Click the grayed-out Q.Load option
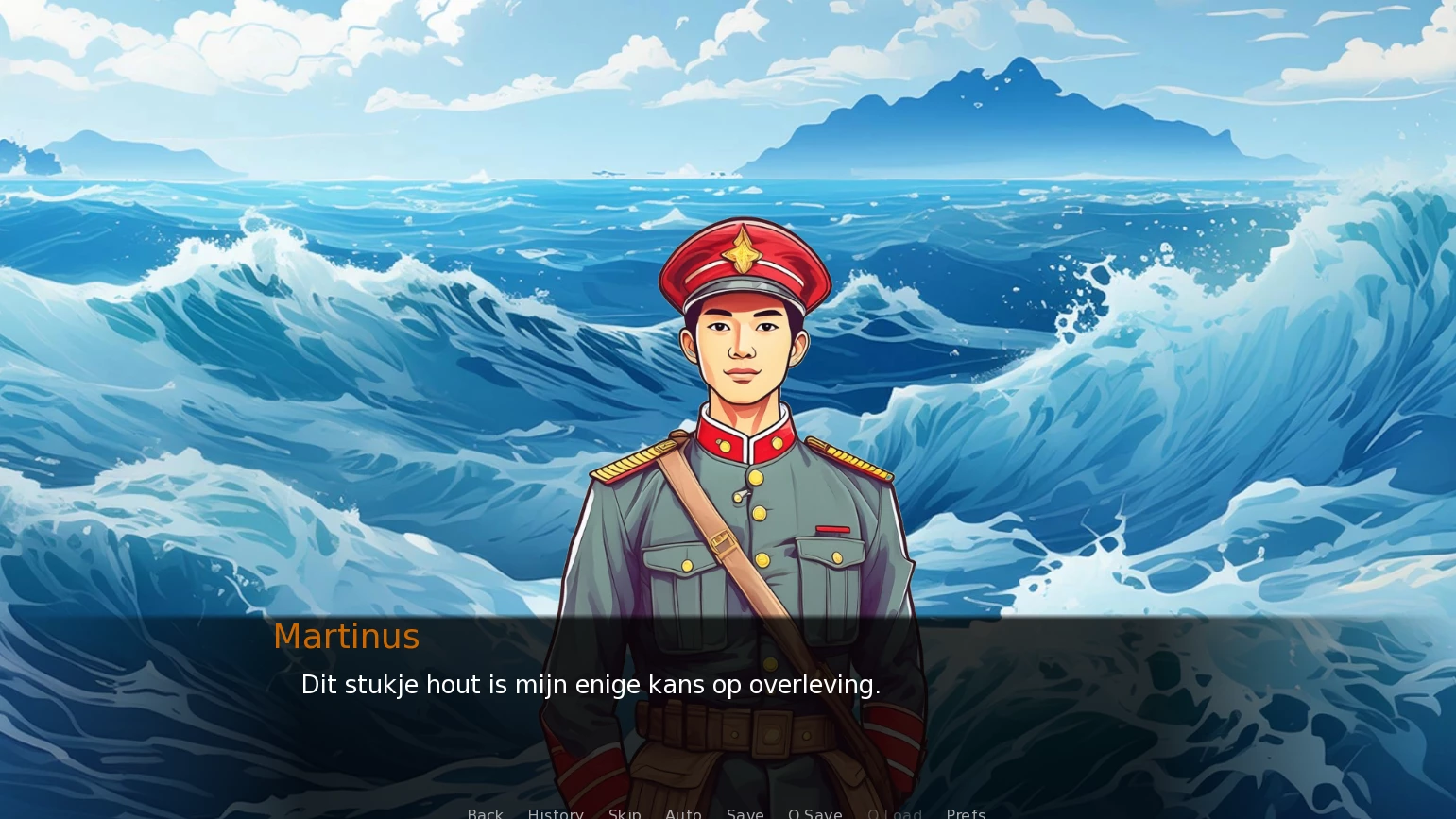 895,813
